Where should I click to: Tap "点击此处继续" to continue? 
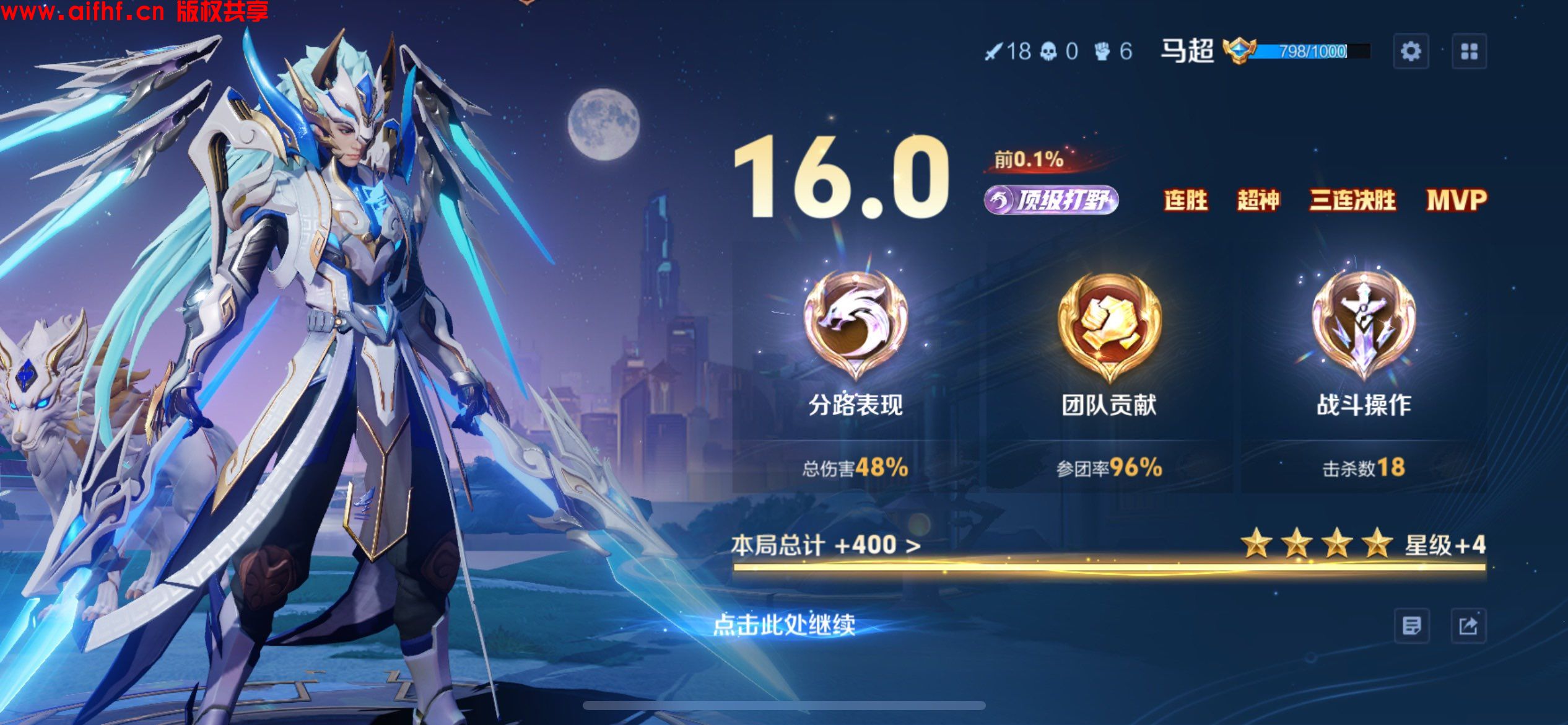tap(784, 625)
